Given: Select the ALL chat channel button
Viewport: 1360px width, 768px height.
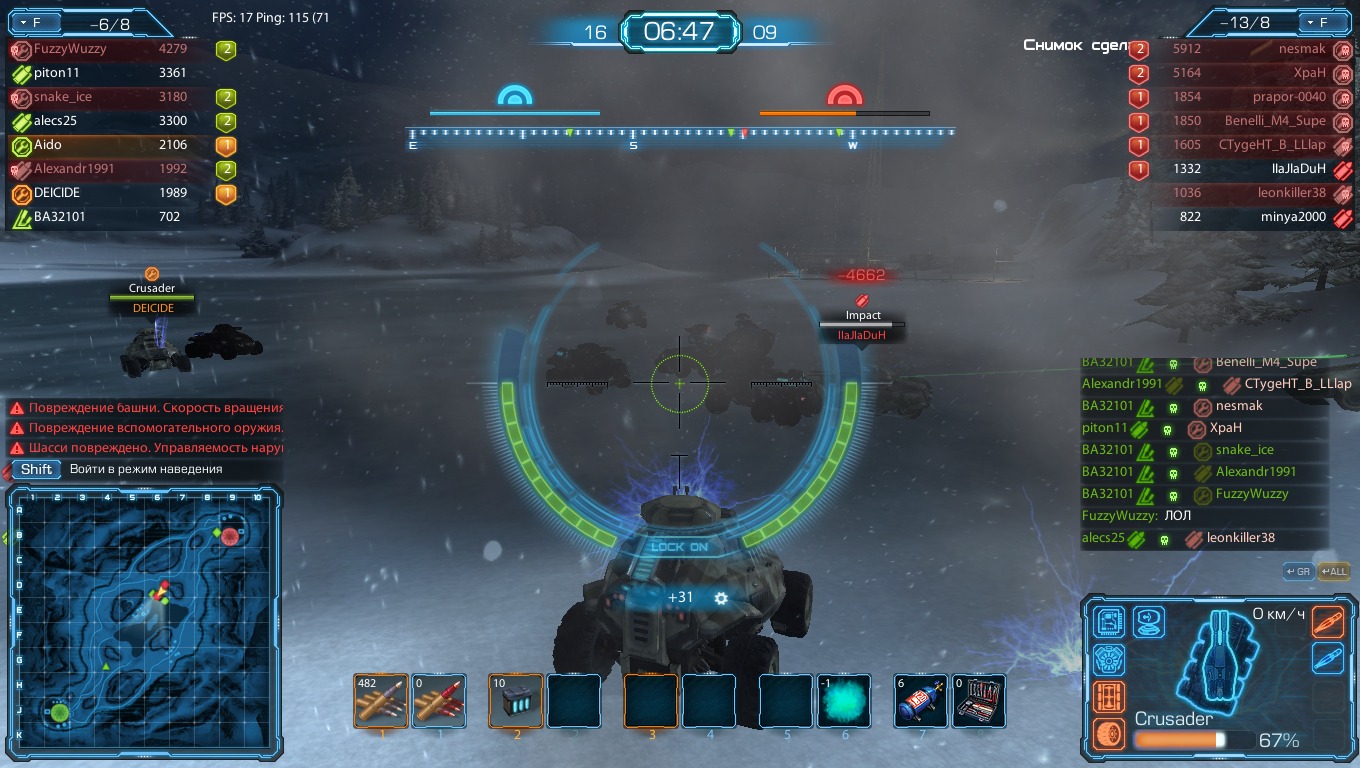Looking at the screenshot, I should click(x=1334, y=572).
